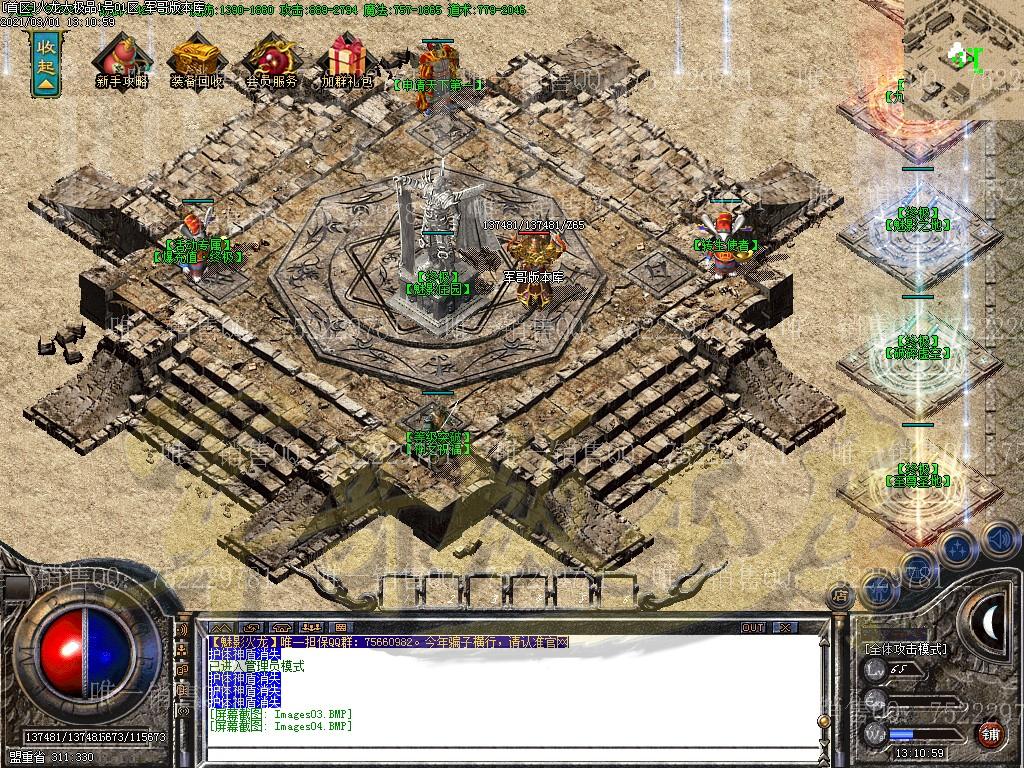1024x768 pixels.
Task: Open the 会员服务 member services icon
Action: 271,60
